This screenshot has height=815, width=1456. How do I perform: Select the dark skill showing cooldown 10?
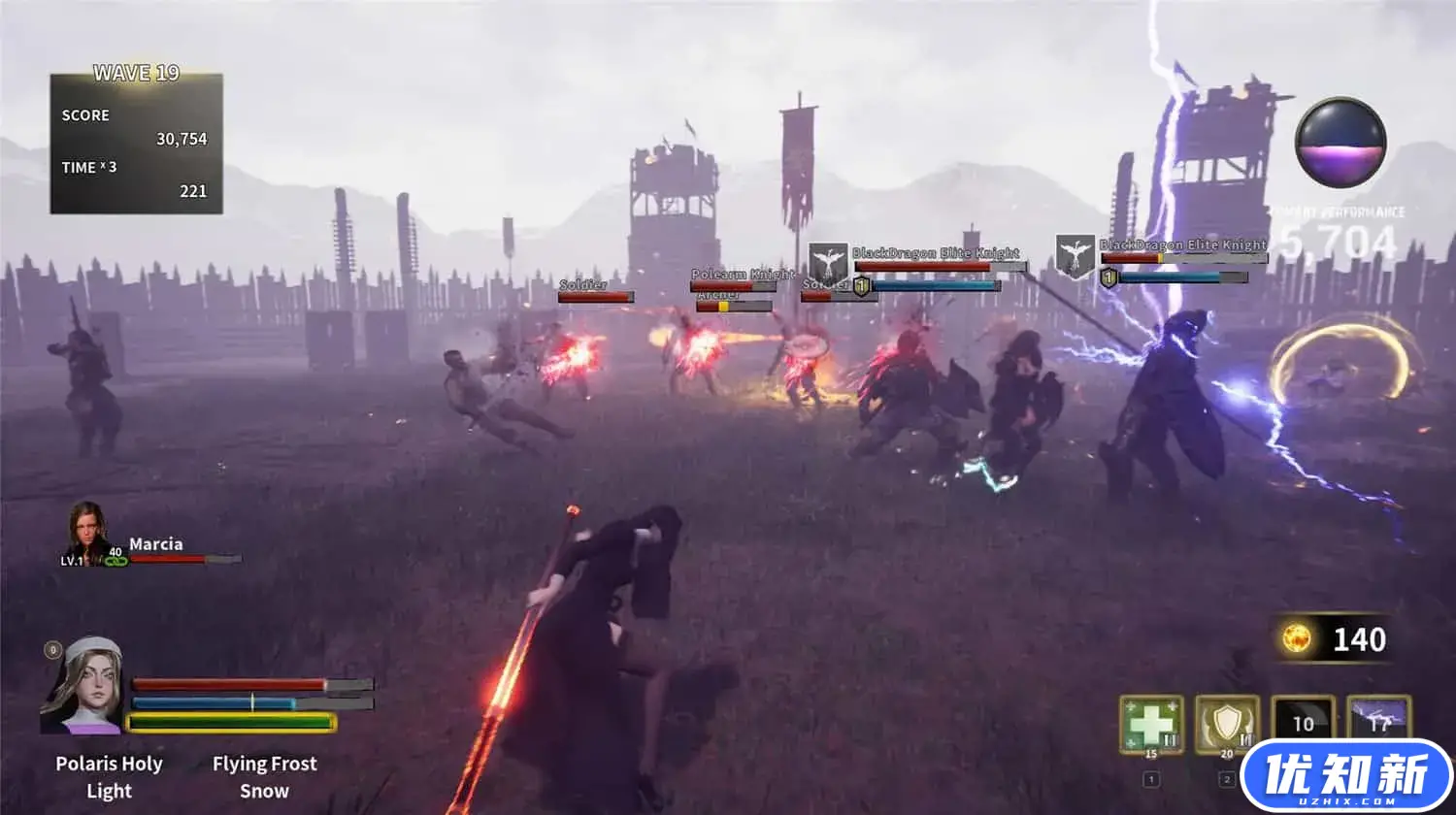point(1303,723)
